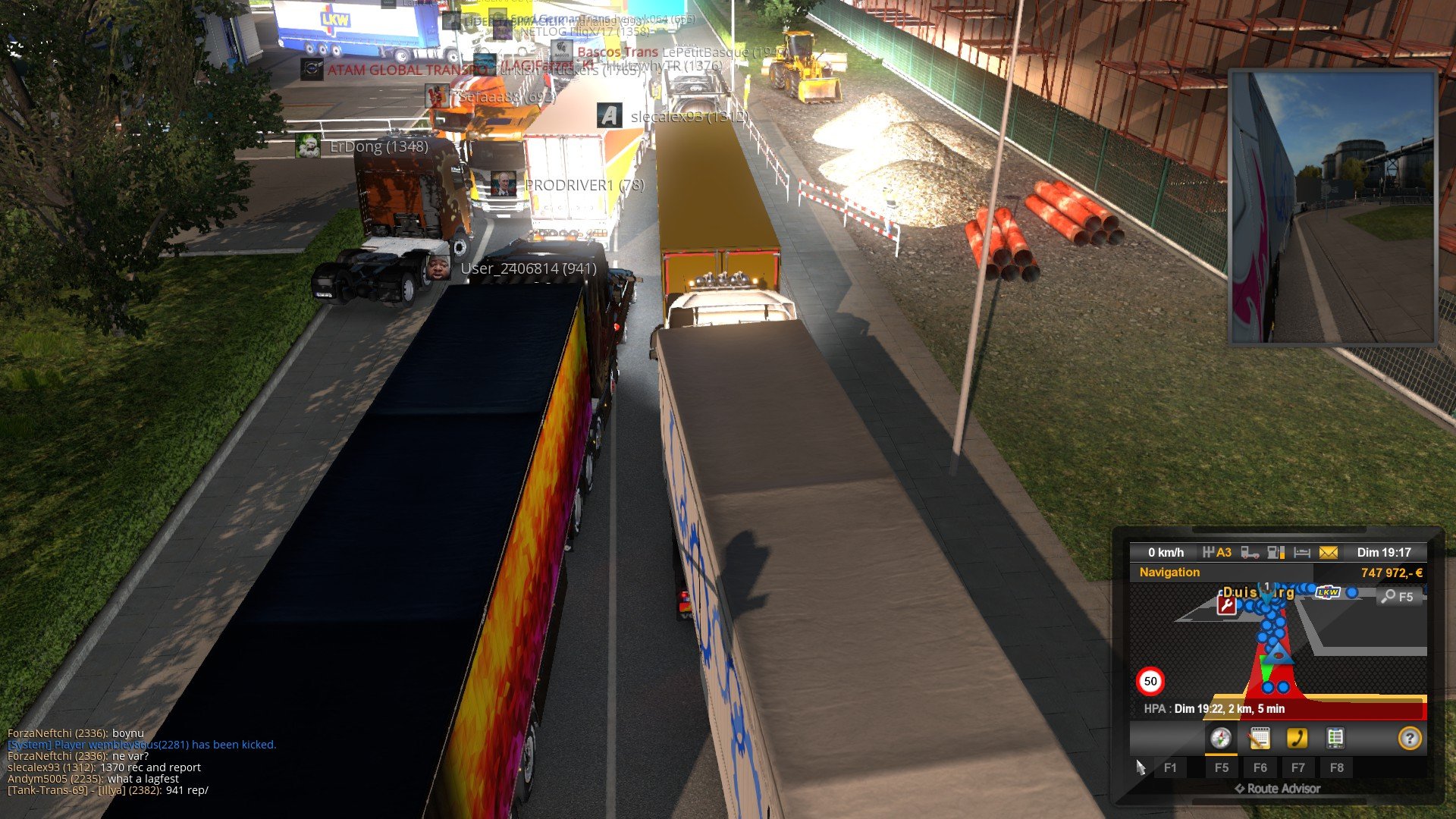Open the question mark help button
This screenshot has width=1456, height=819.
click(1409, 738)
